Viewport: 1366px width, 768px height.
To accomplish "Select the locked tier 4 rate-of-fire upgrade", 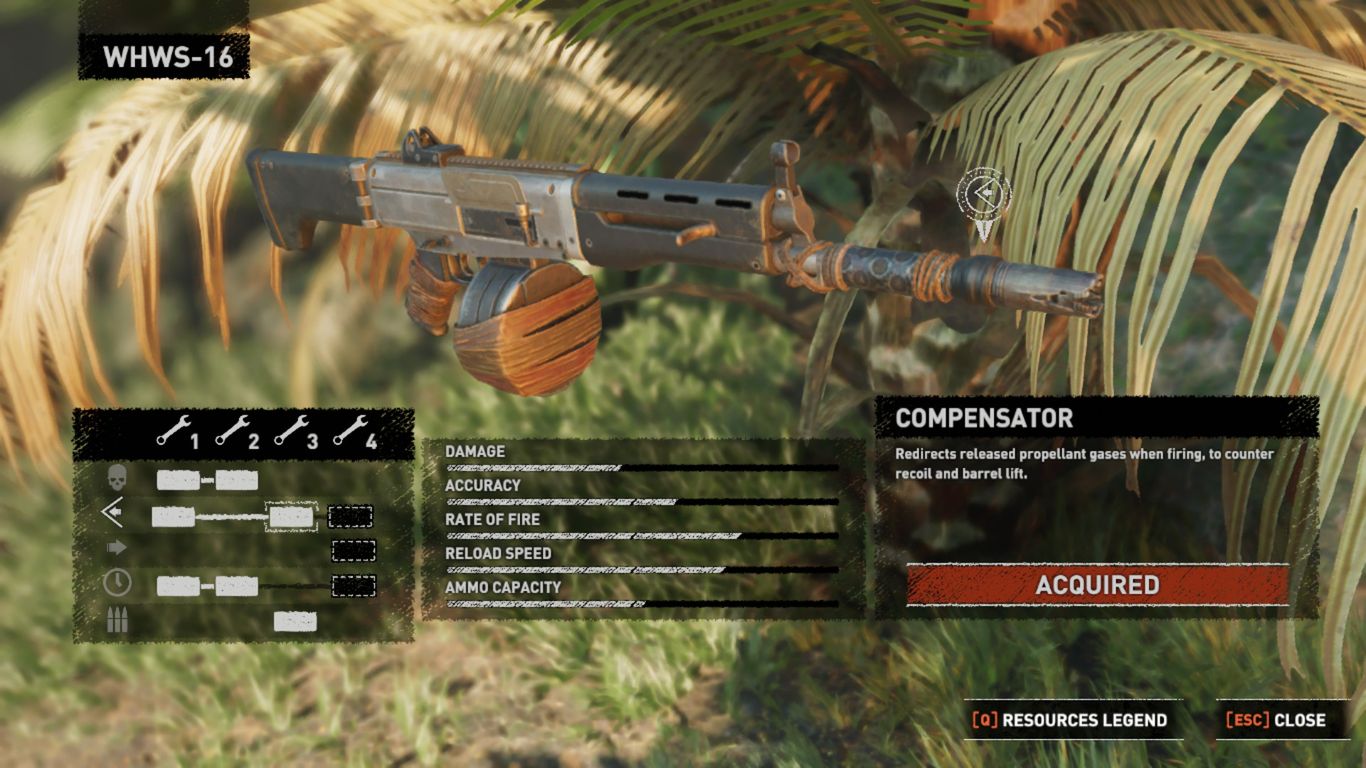I will point(353,551).
